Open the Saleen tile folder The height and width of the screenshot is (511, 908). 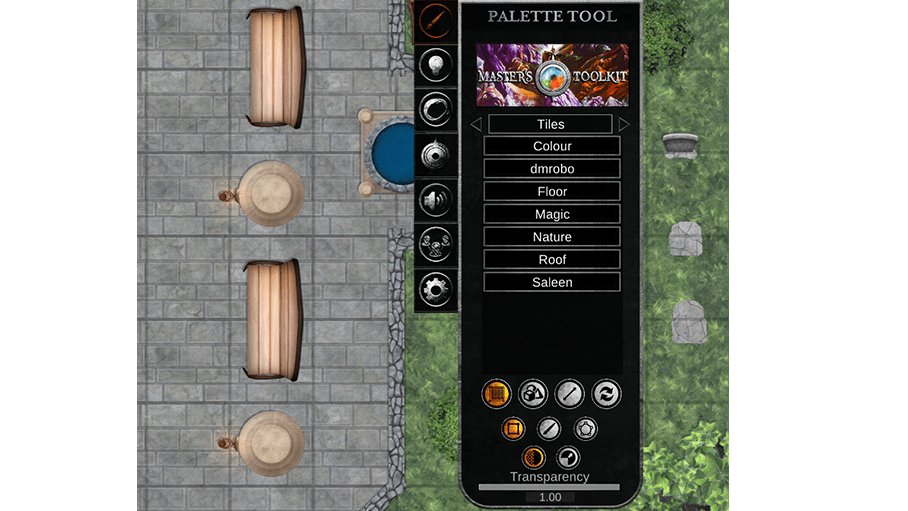[552, 282]
